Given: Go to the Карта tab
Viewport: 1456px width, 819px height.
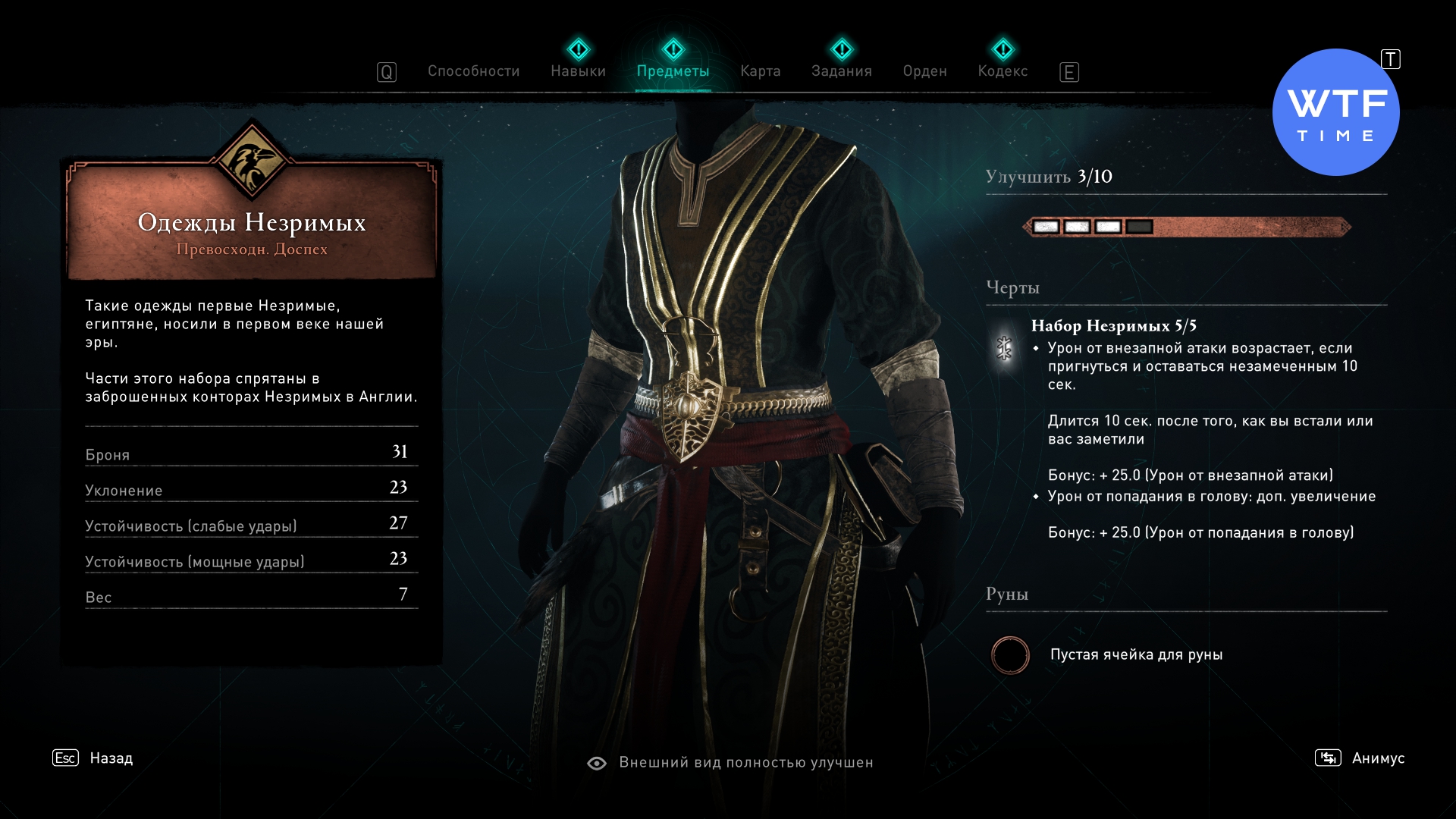Looking at the screenshot, I should [x=760, y=71].
